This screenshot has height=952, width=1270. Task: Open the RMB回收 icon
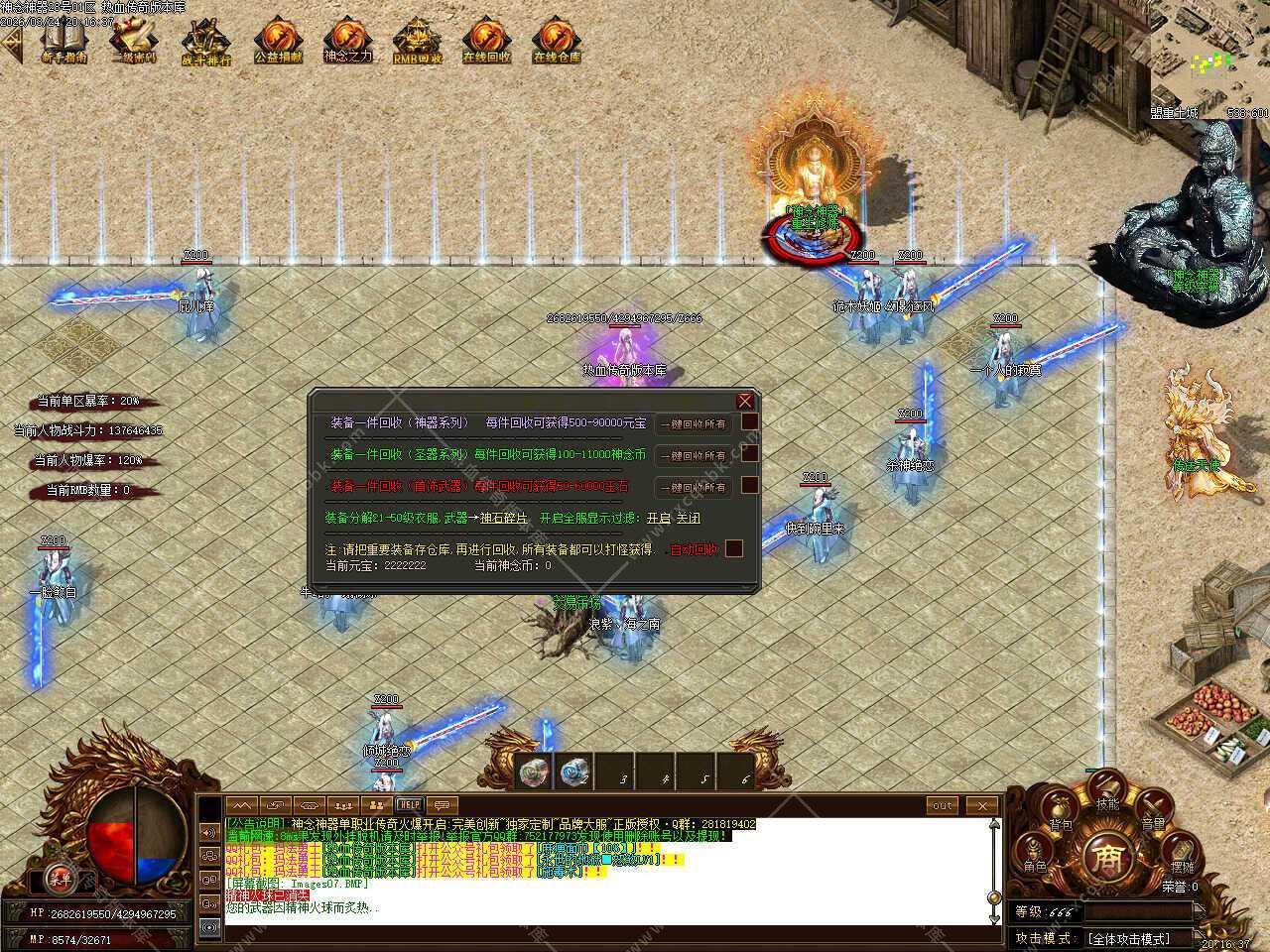click(x=417, y=42)
